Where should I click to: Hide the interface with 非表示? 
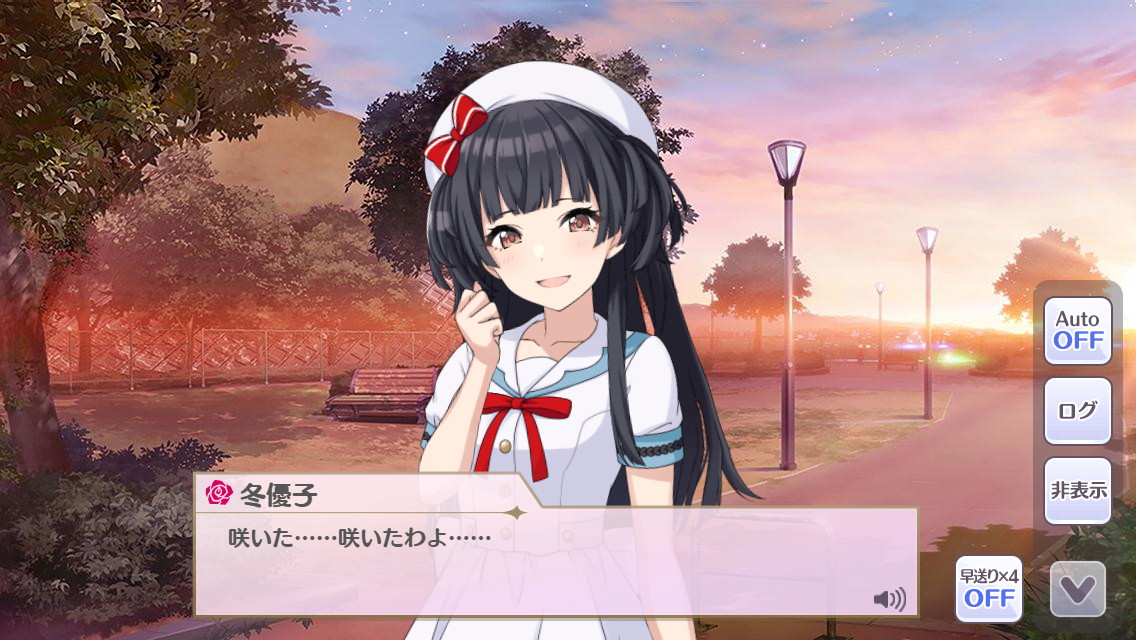(x=1078, y=490)
